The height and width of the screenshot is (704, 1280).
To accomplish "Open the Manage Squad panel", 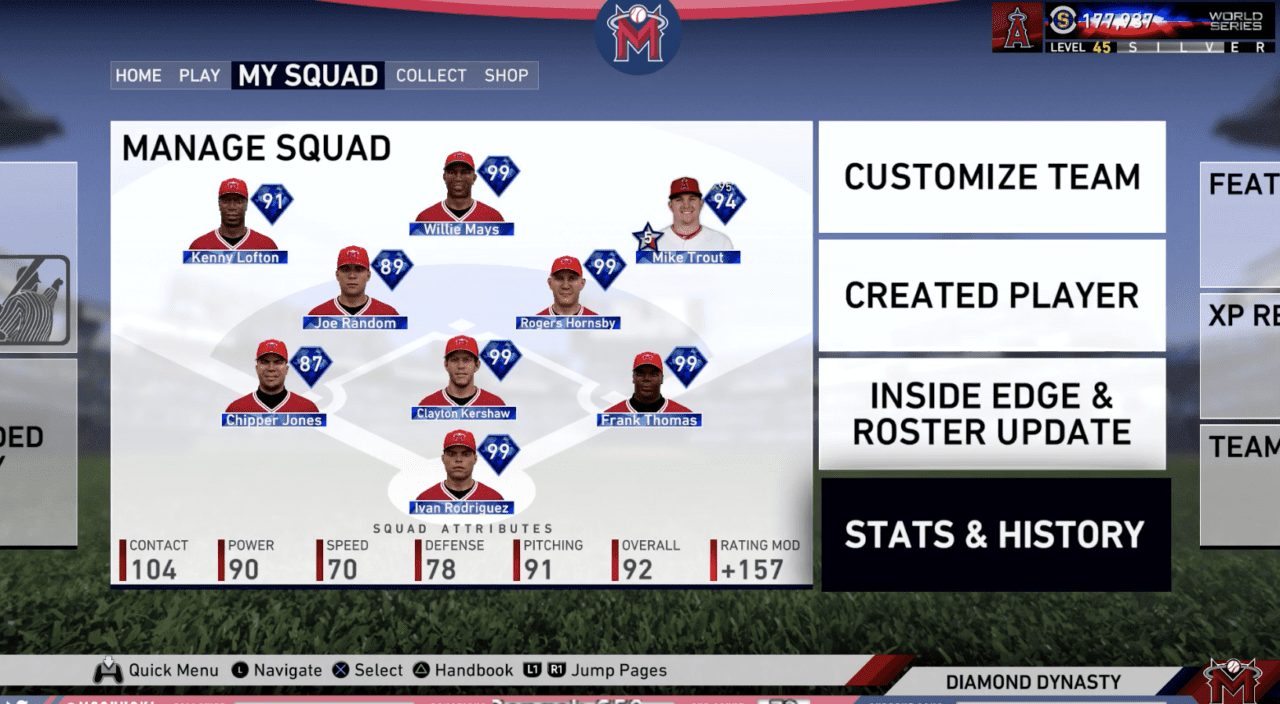I will (256, 148).
